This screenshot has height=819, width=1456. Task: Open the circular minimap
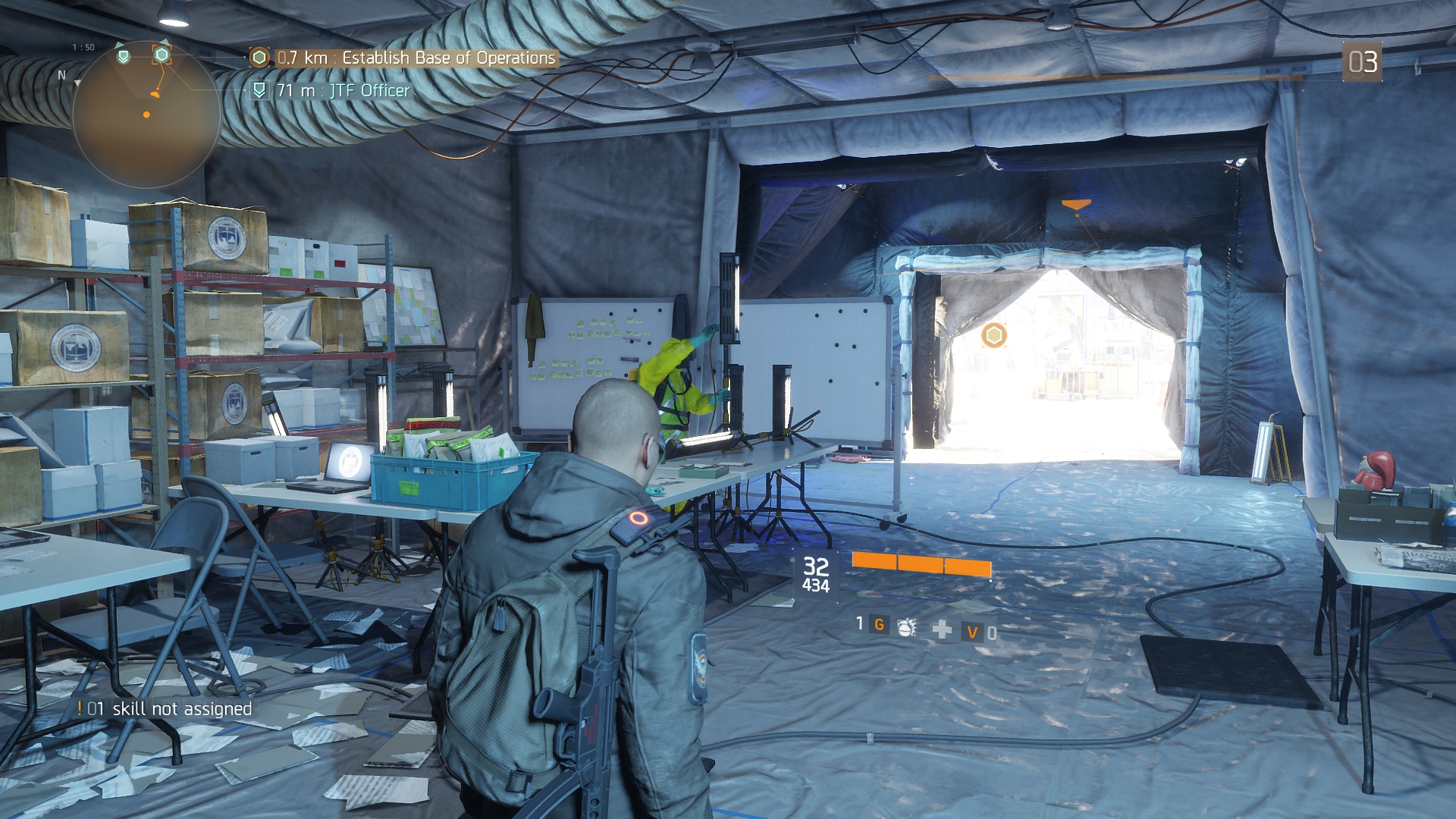pos(146,115)
